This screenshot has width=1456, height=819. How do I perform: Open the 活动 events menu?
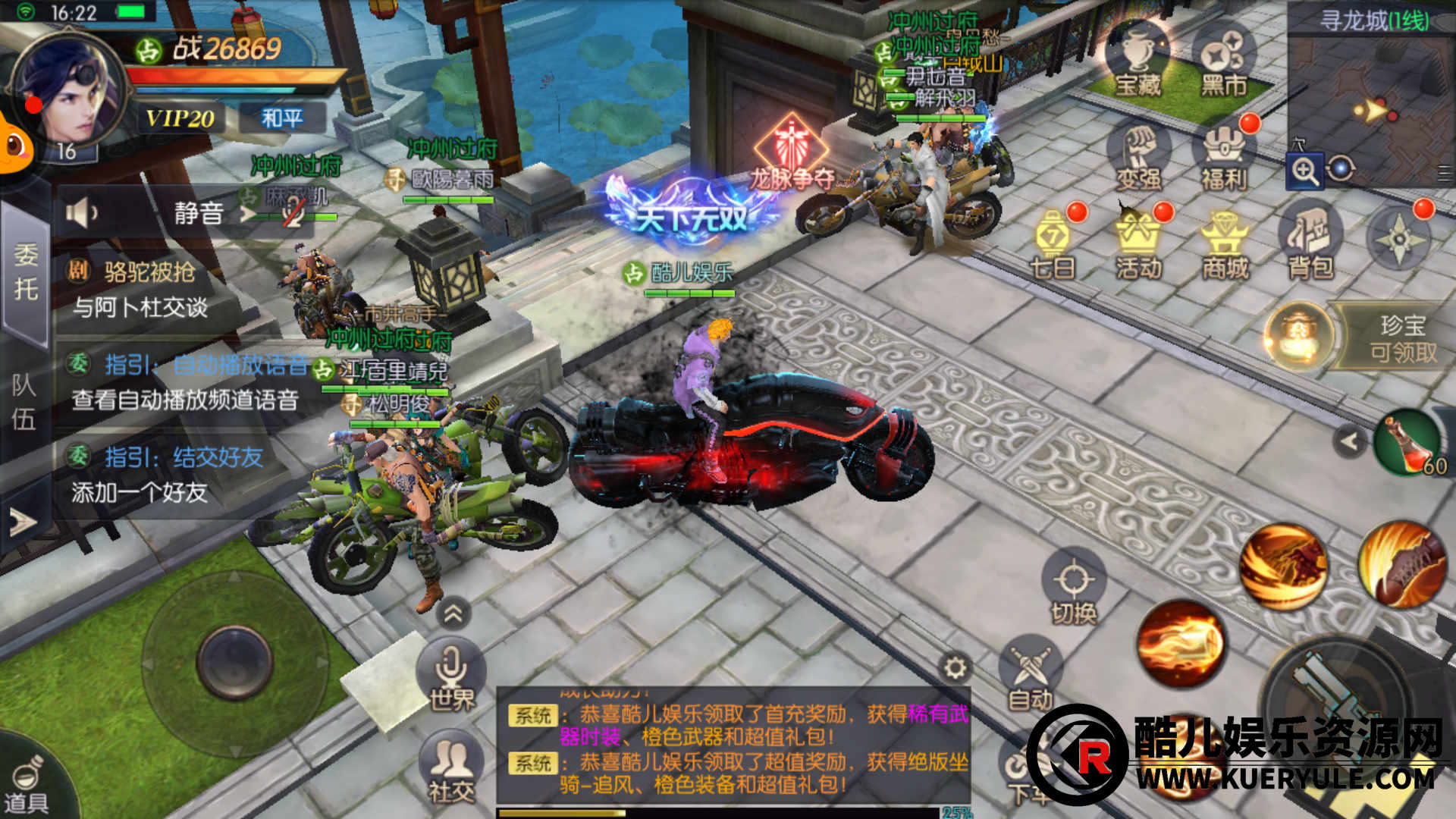(x=1138, y=244)
